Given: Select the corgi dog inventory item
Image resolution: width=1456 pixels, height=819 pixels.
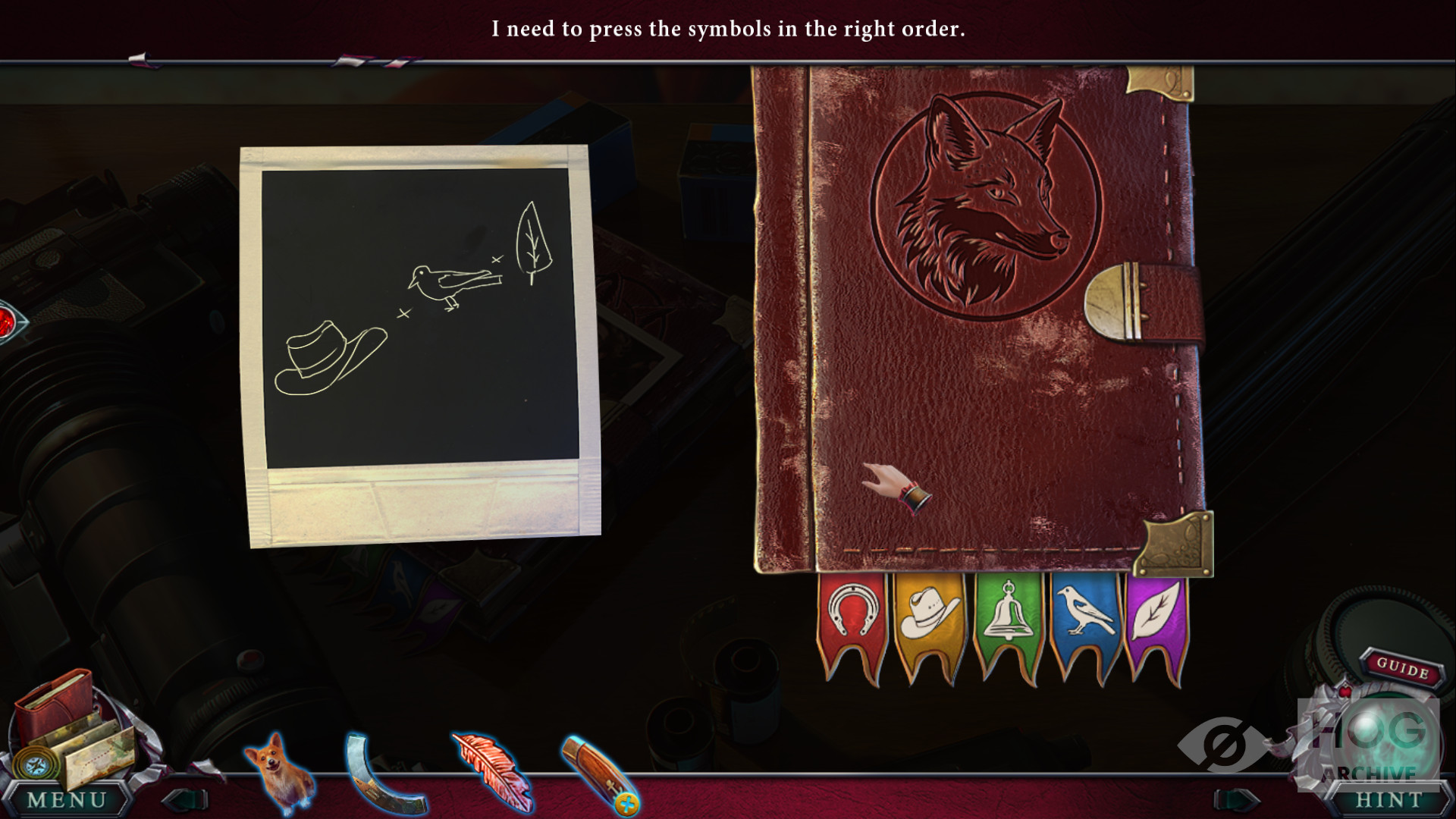Looking at the screenshot, I should (x=278, y=770).
